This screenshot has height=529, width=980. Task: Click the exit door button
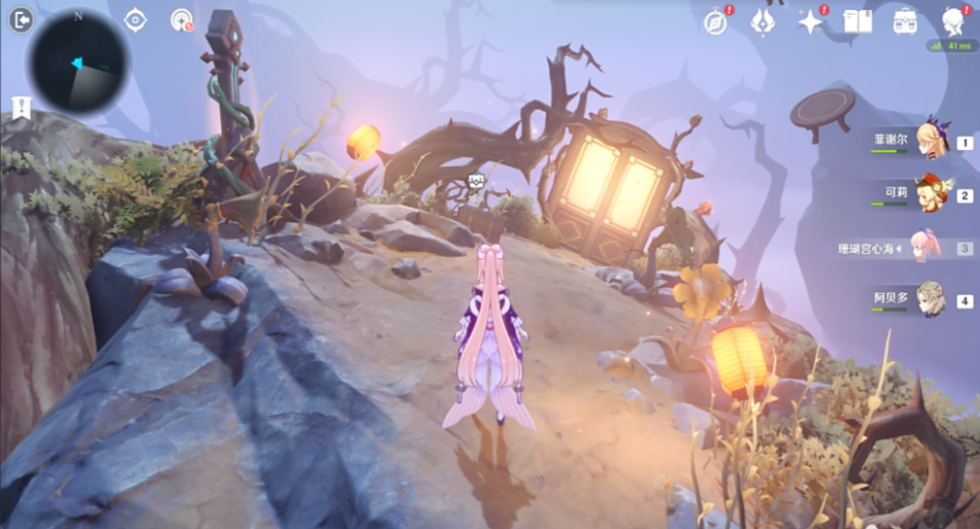click(21, 20)
